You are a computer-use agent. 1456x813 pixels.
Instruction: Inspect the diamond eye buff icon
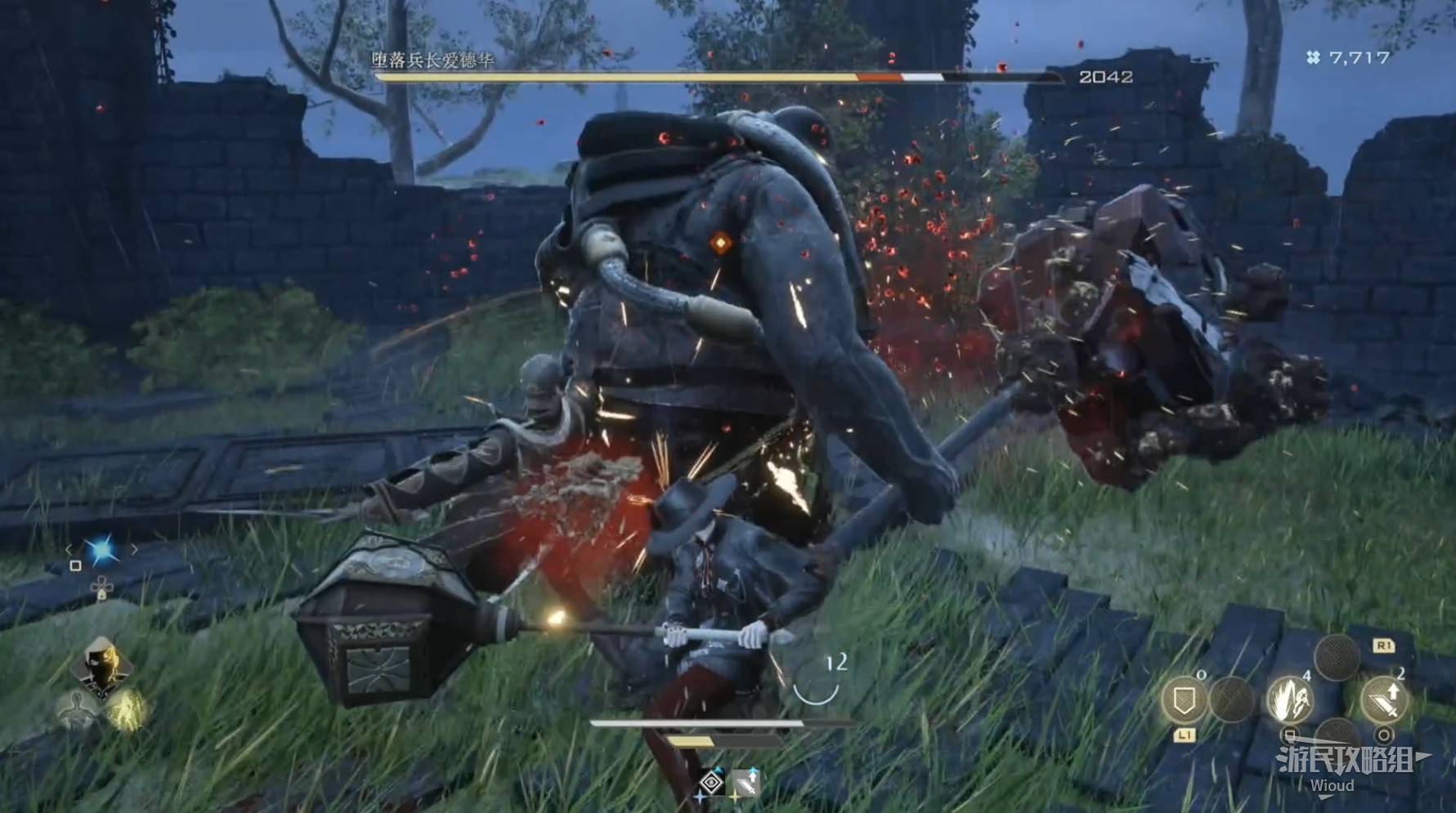tap(711, 782)
